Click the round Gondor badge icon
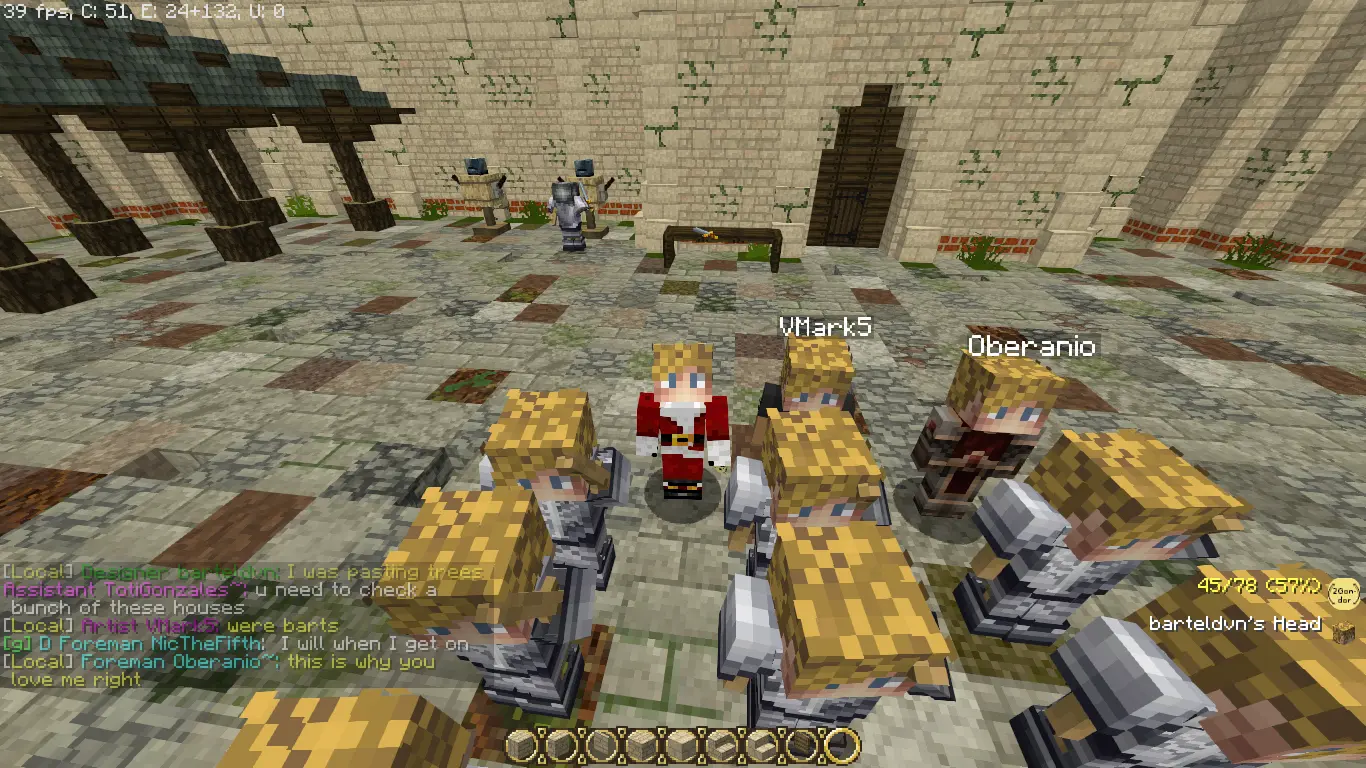Screen dimensions: 1366x768 pyautogui.click(x=1344, y=595)
